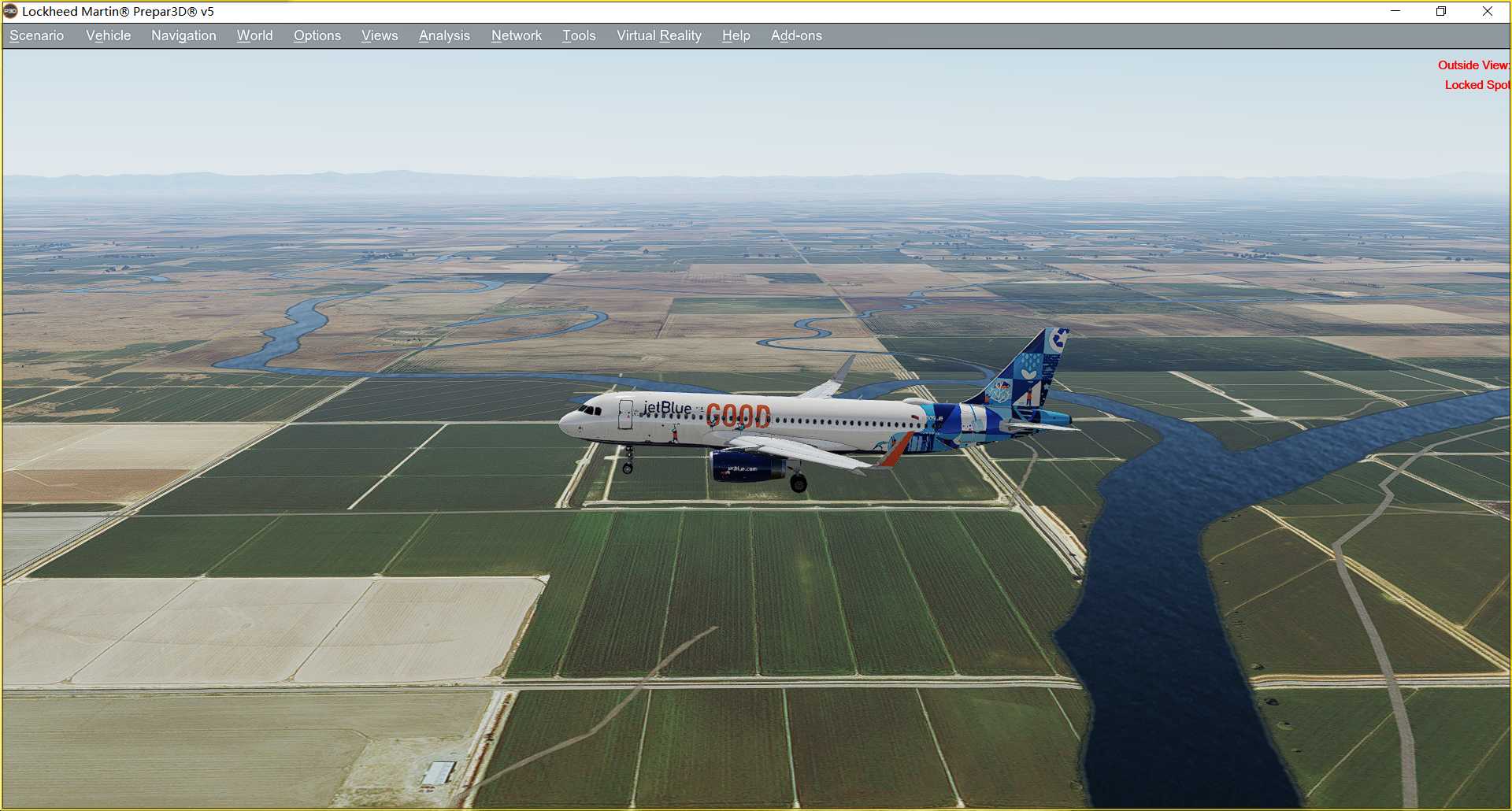
Task: Open the Analysis menu
Action: coord(443,35)
